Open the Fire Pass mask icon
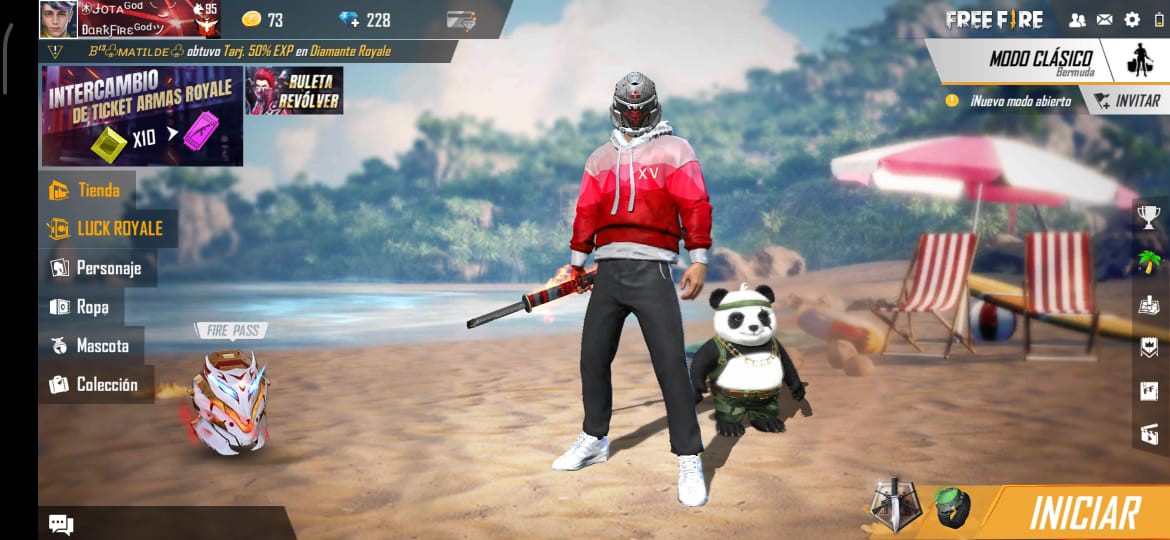Screen dimensions: 1170x540 point(229,402)
